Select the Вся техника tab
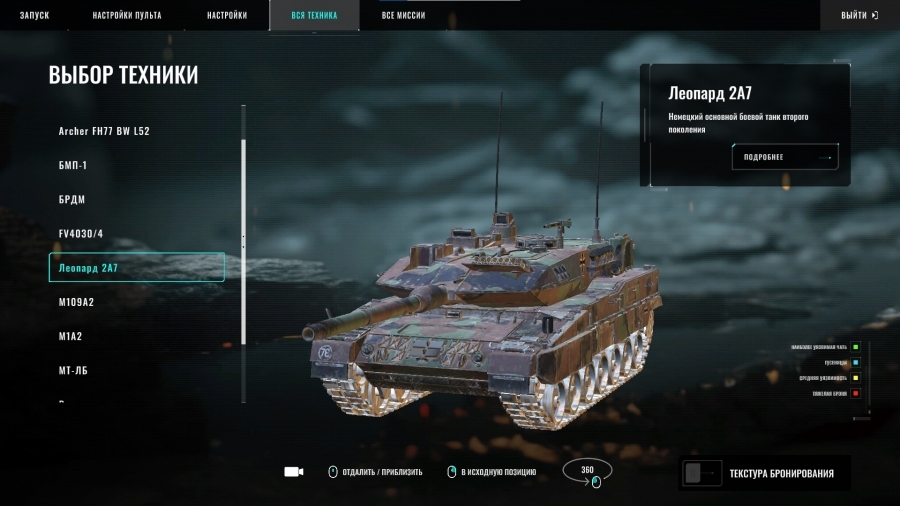This screenshot has height=506, width=900. pyautogui.click(x=314, y=16)
